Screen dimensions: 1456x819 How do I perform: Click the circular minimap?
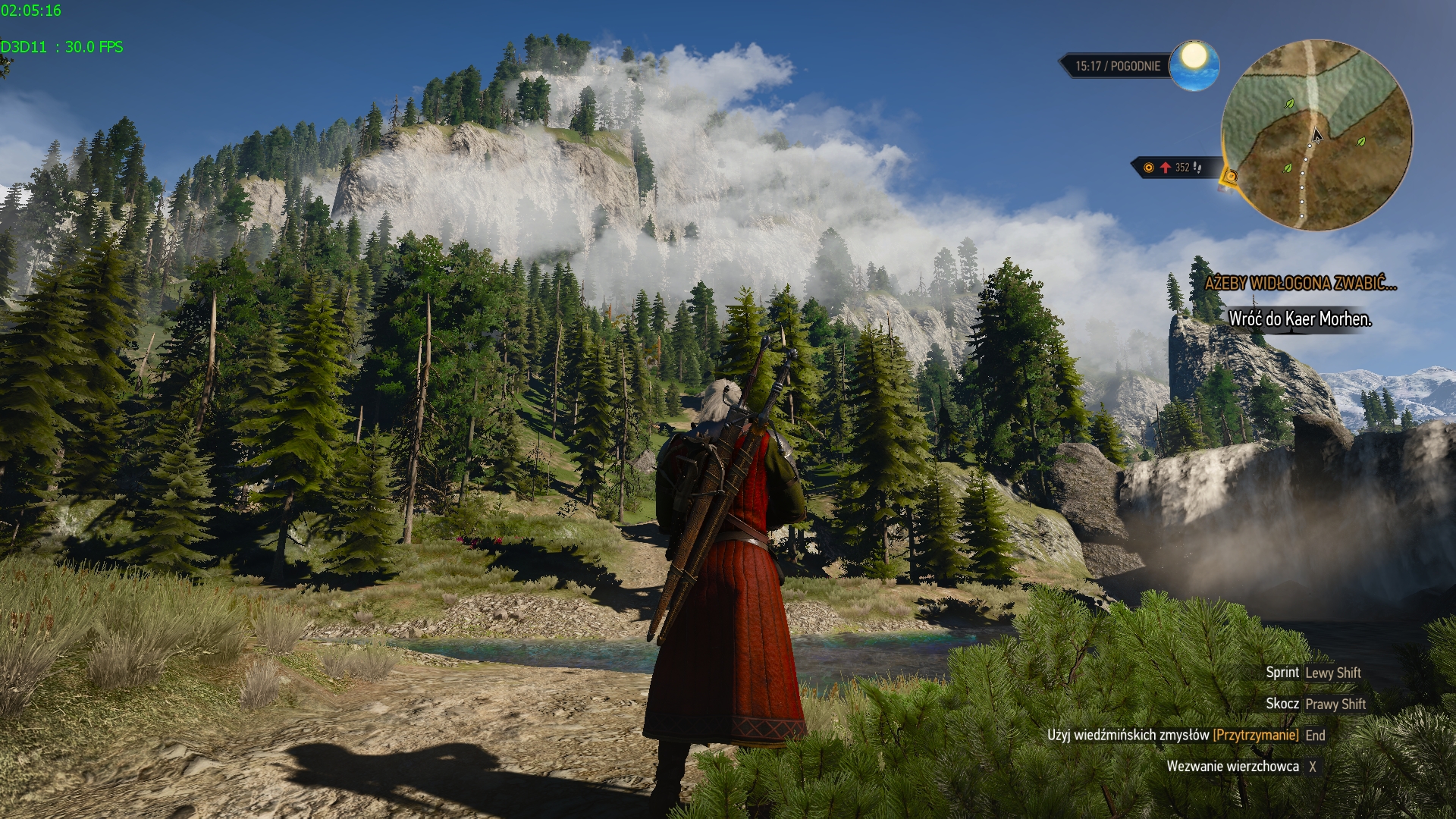(x=1316, y=136)
